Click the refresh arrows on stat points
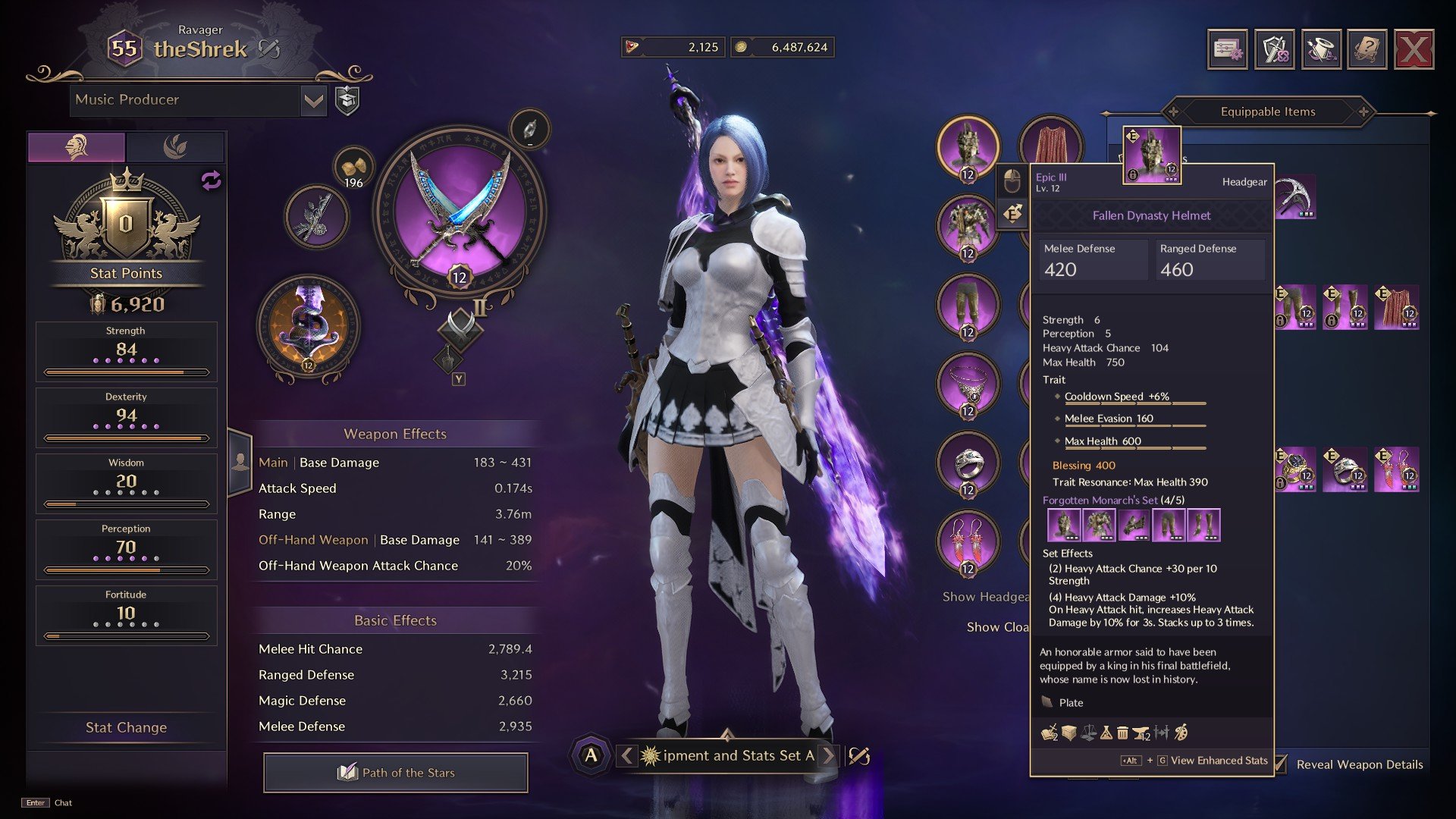 tap(211, 180)
